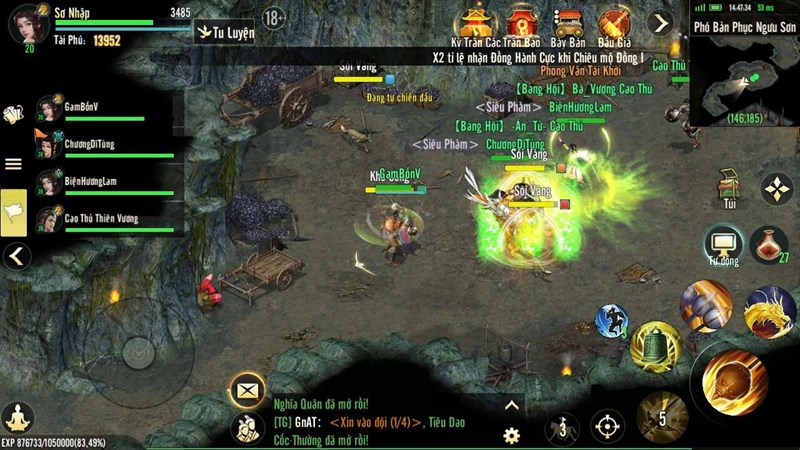
Task: Open settings via the gear icon
Action: (511, 435)
